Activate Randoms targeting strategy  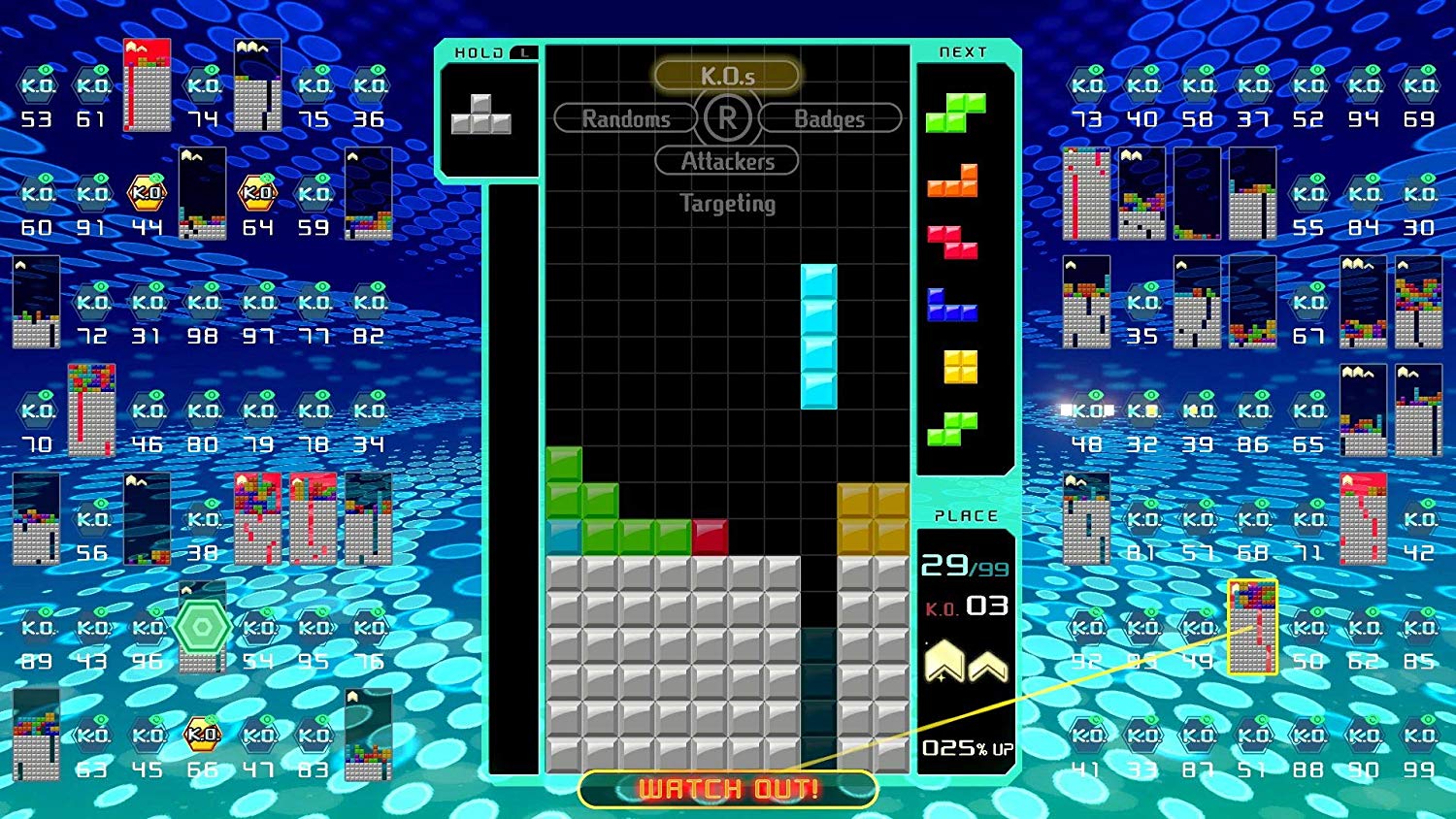[x=625, y=118]
